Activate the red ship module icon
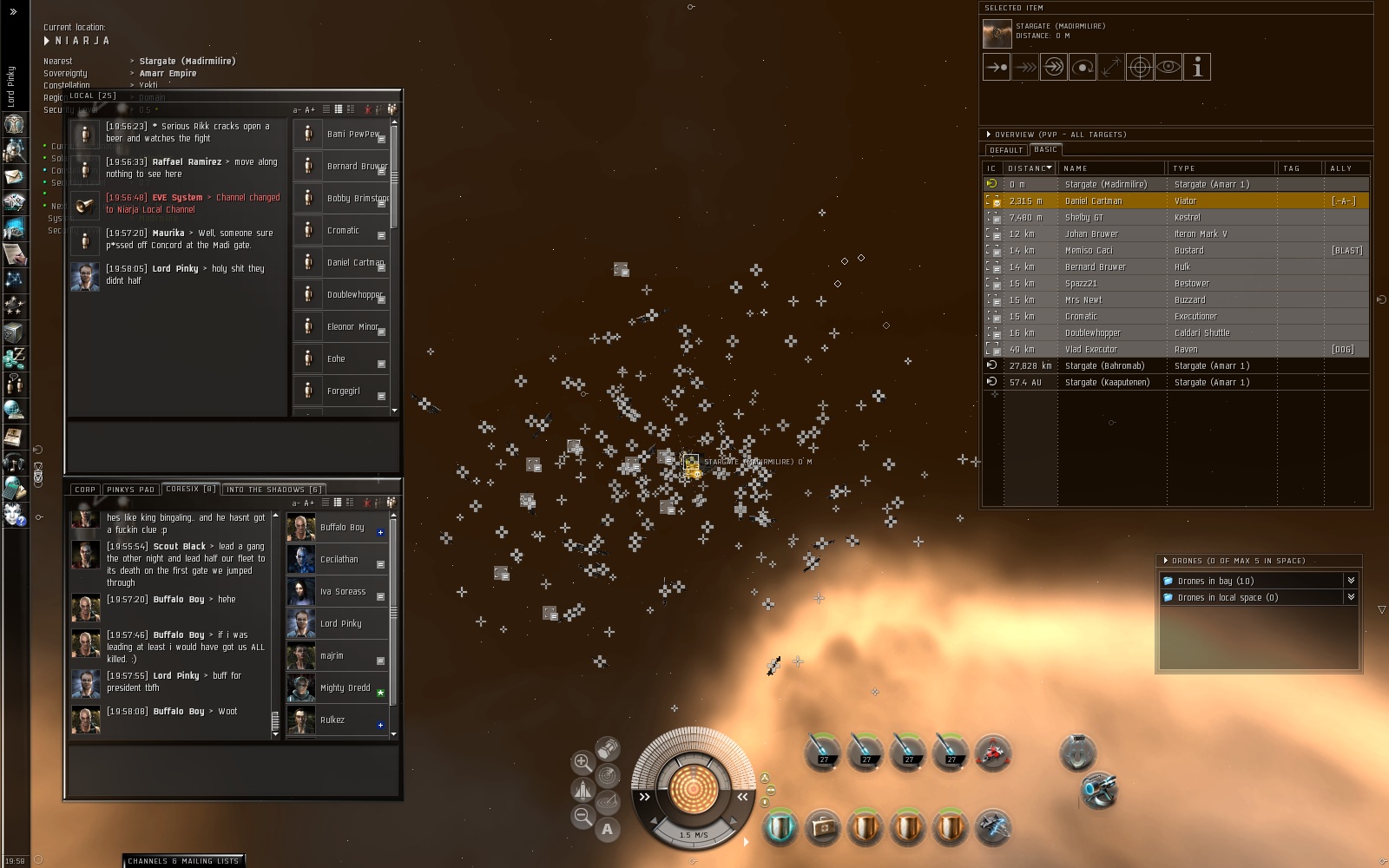 [x=992, y=753]
